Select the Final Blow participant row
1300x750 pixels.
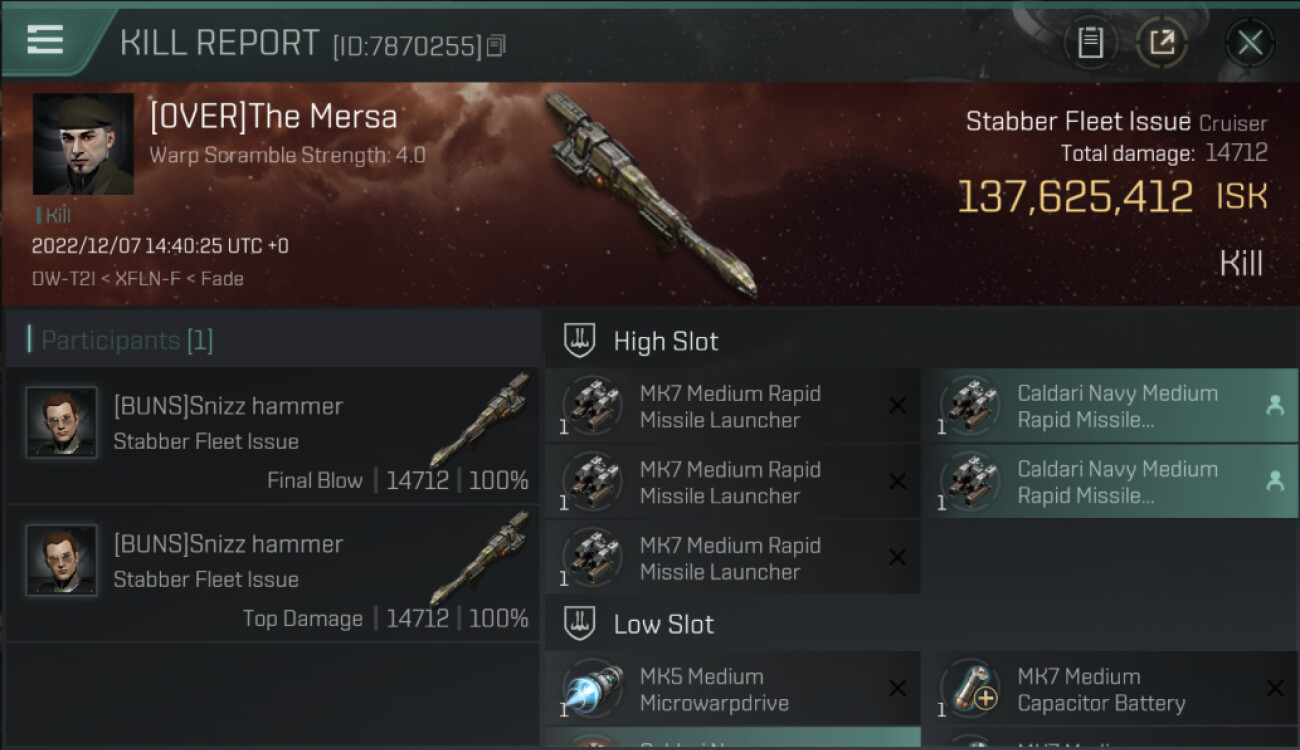[x=272, y=436]
